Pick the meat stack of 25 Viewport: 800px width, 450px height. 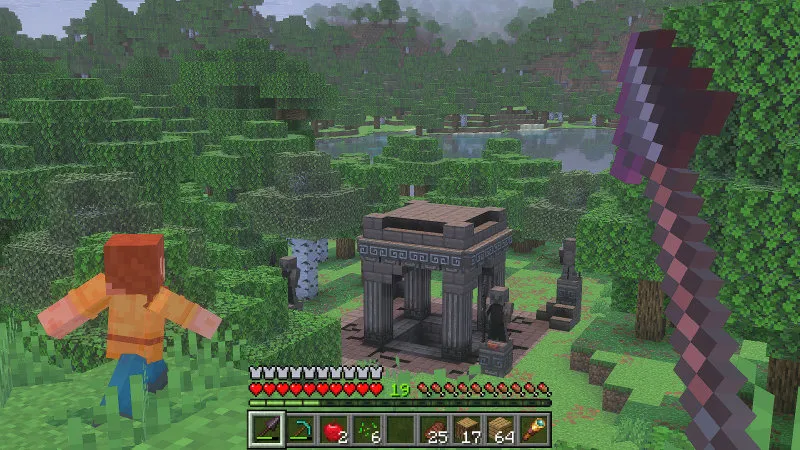434,430
